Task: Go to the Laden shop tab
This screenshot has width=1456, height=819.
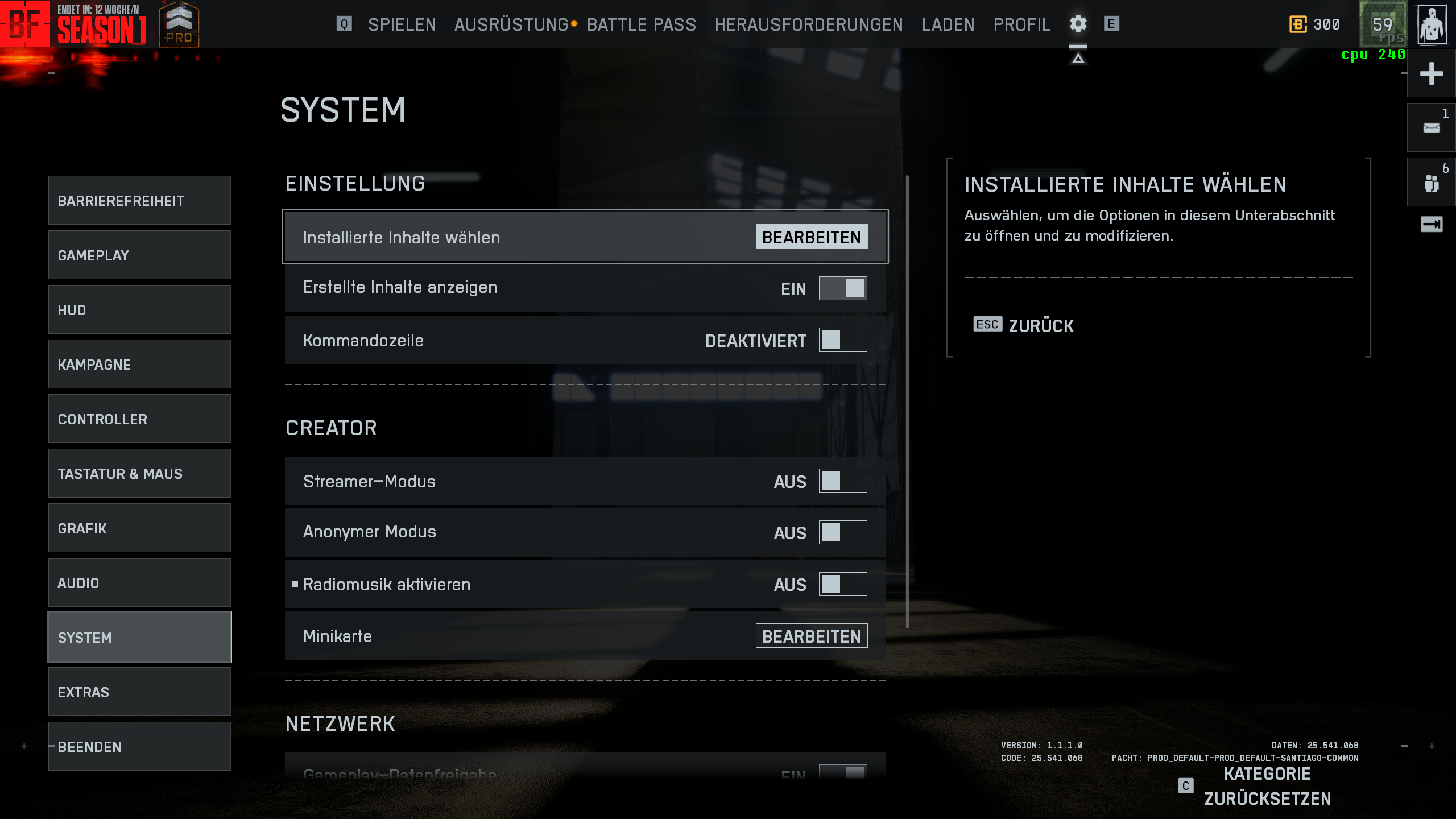Action: click(x=948, y=24)
